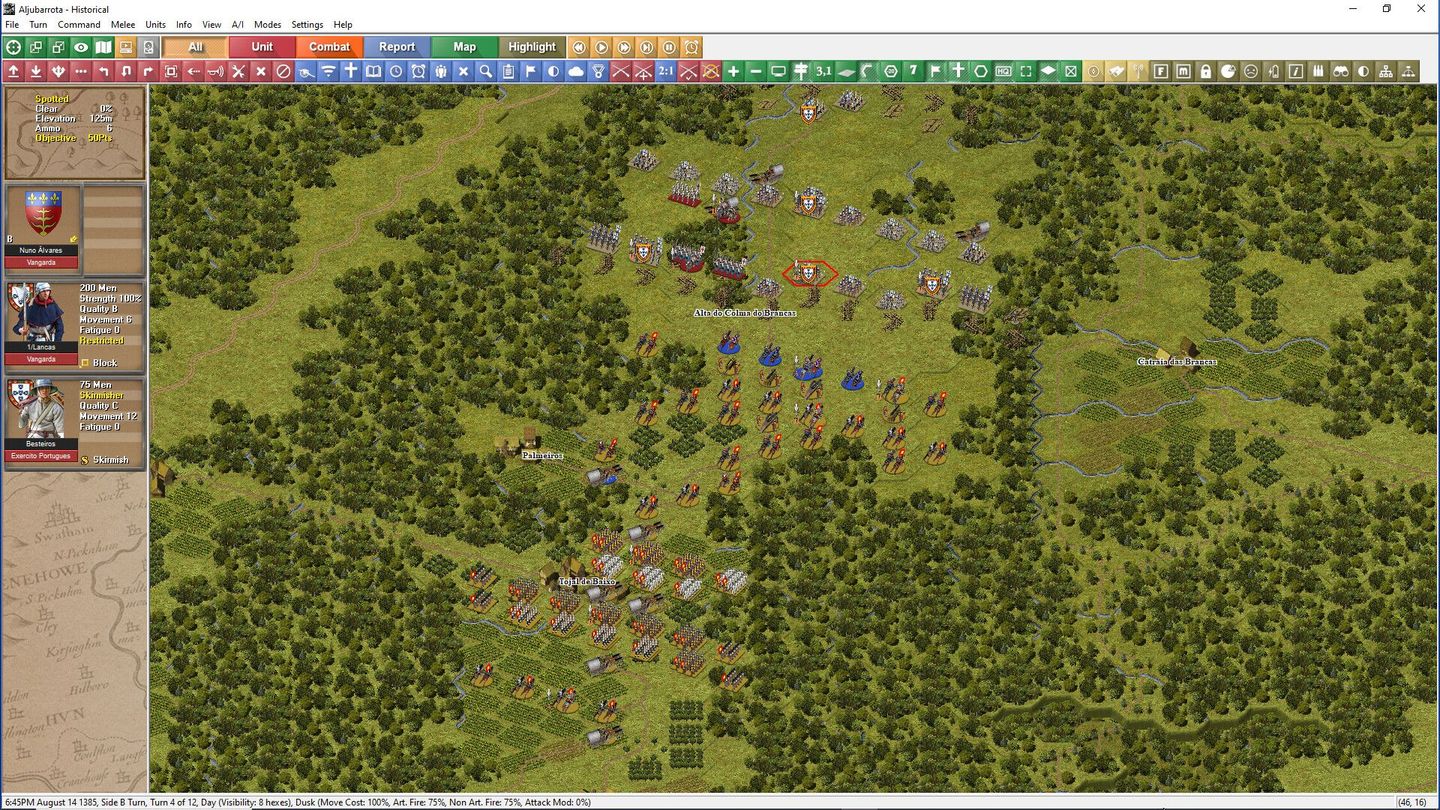Viewport: 1440px width, 810px height.
Task: Toggle the Block setting for 1/Lancas
Action: (85, 362)
